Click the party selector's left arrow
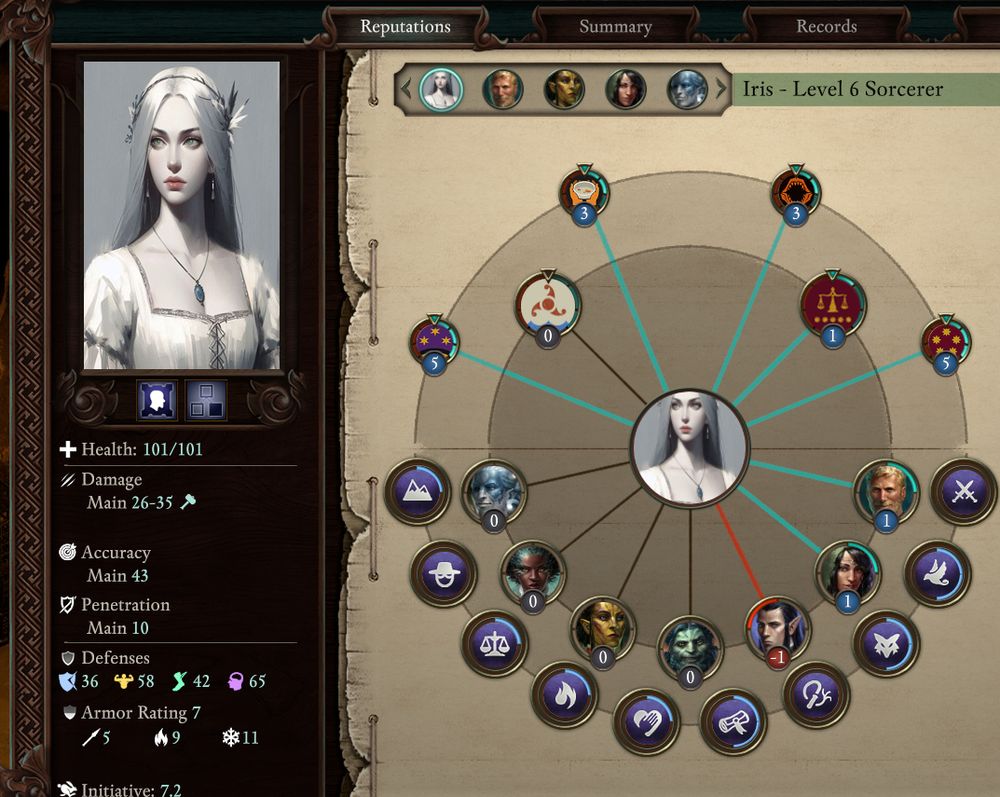Image resolution: width=1000 pixels, height=797 pixels. pyautogui.click(x=406, y=89)
